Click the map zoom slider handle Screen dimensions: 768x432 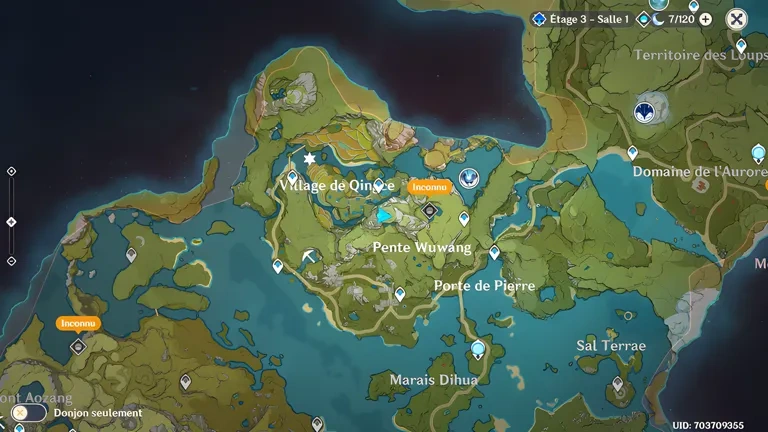click(11, 221)
